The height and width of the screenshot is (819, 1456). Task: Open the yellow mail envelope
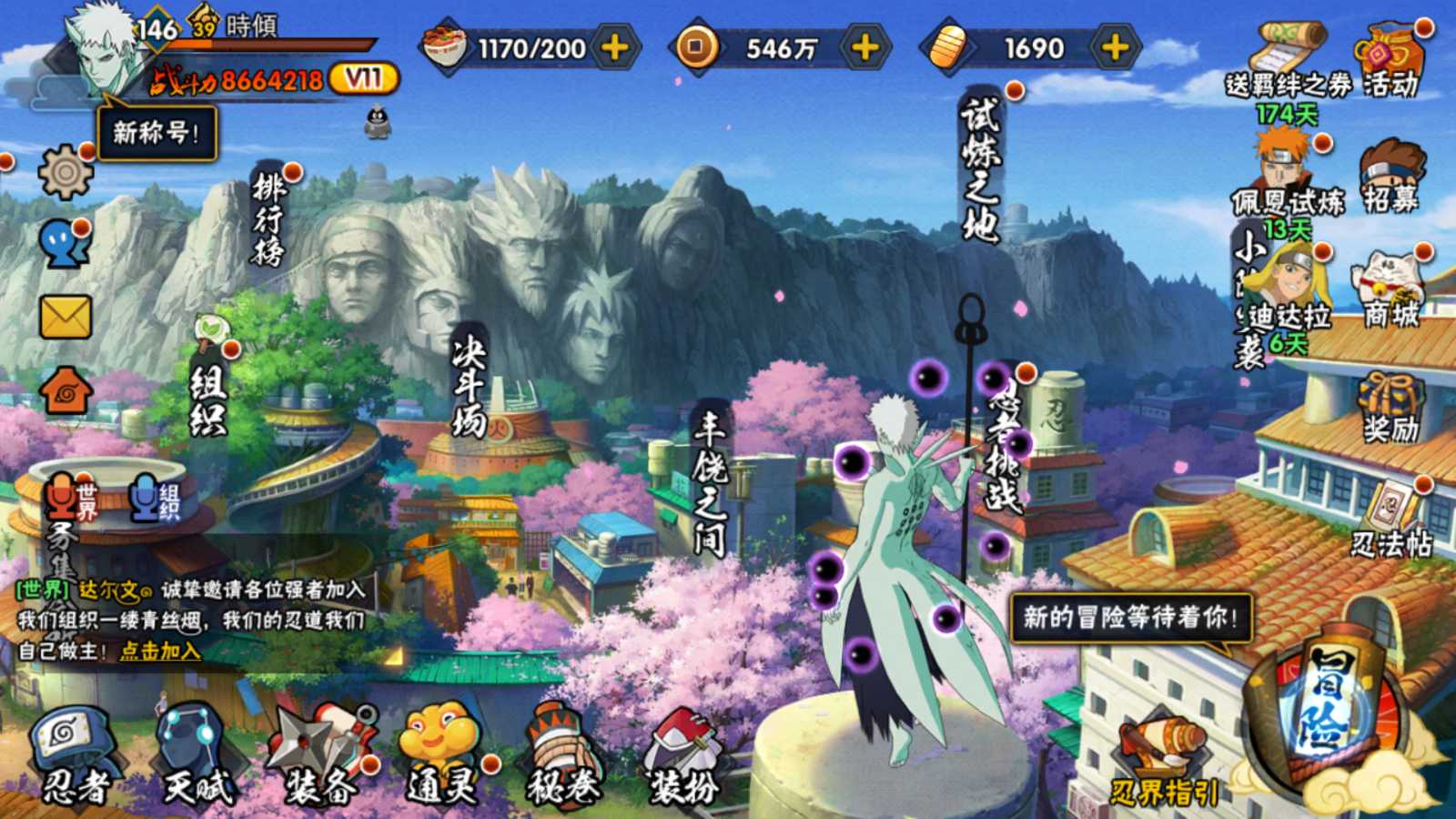point(66,318)
